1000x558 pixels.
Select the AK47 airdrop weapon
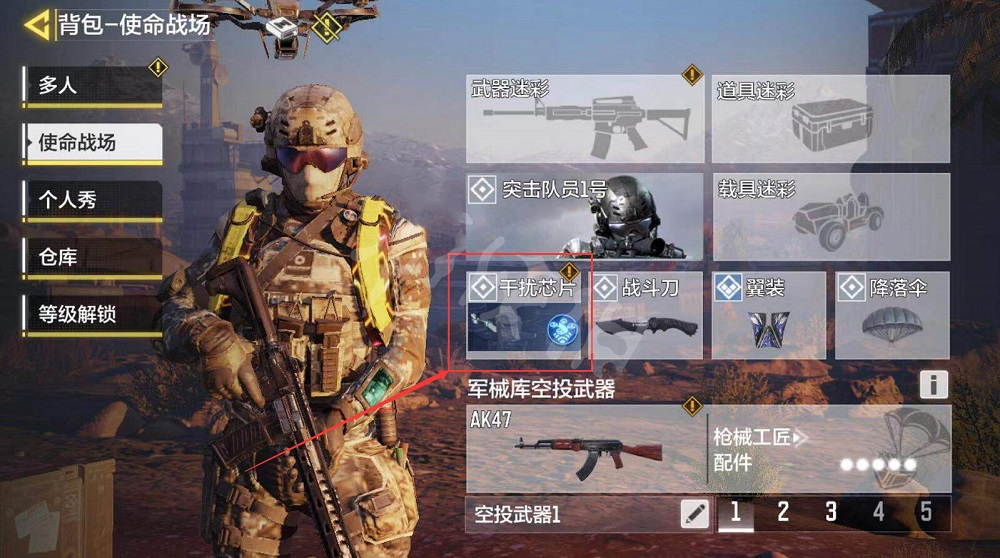click(x=585, y=448)
